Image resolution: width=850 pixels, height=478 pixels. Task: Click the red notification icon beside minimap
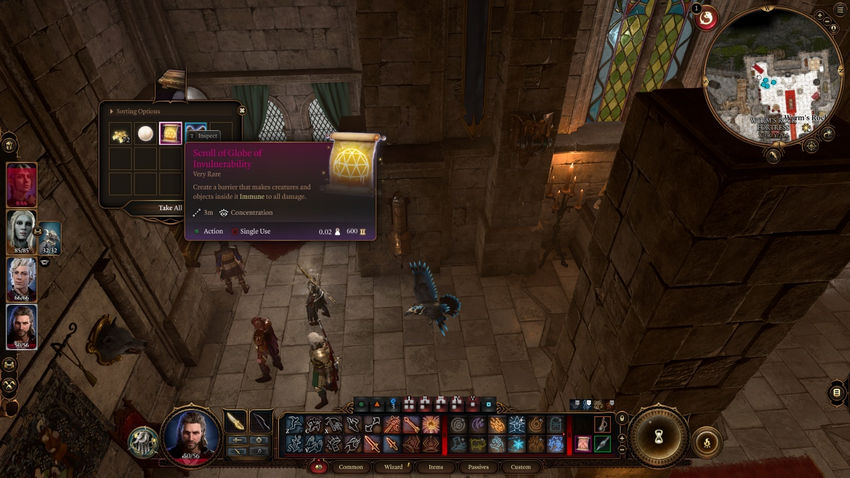[706, 18]
